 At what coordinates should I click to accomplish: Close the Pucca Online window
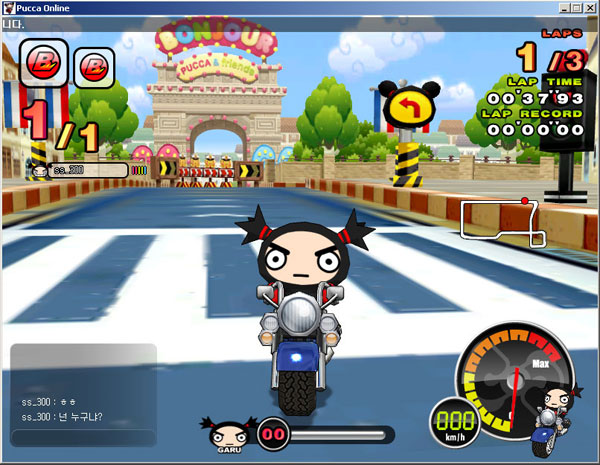click(x=590, y=7)
